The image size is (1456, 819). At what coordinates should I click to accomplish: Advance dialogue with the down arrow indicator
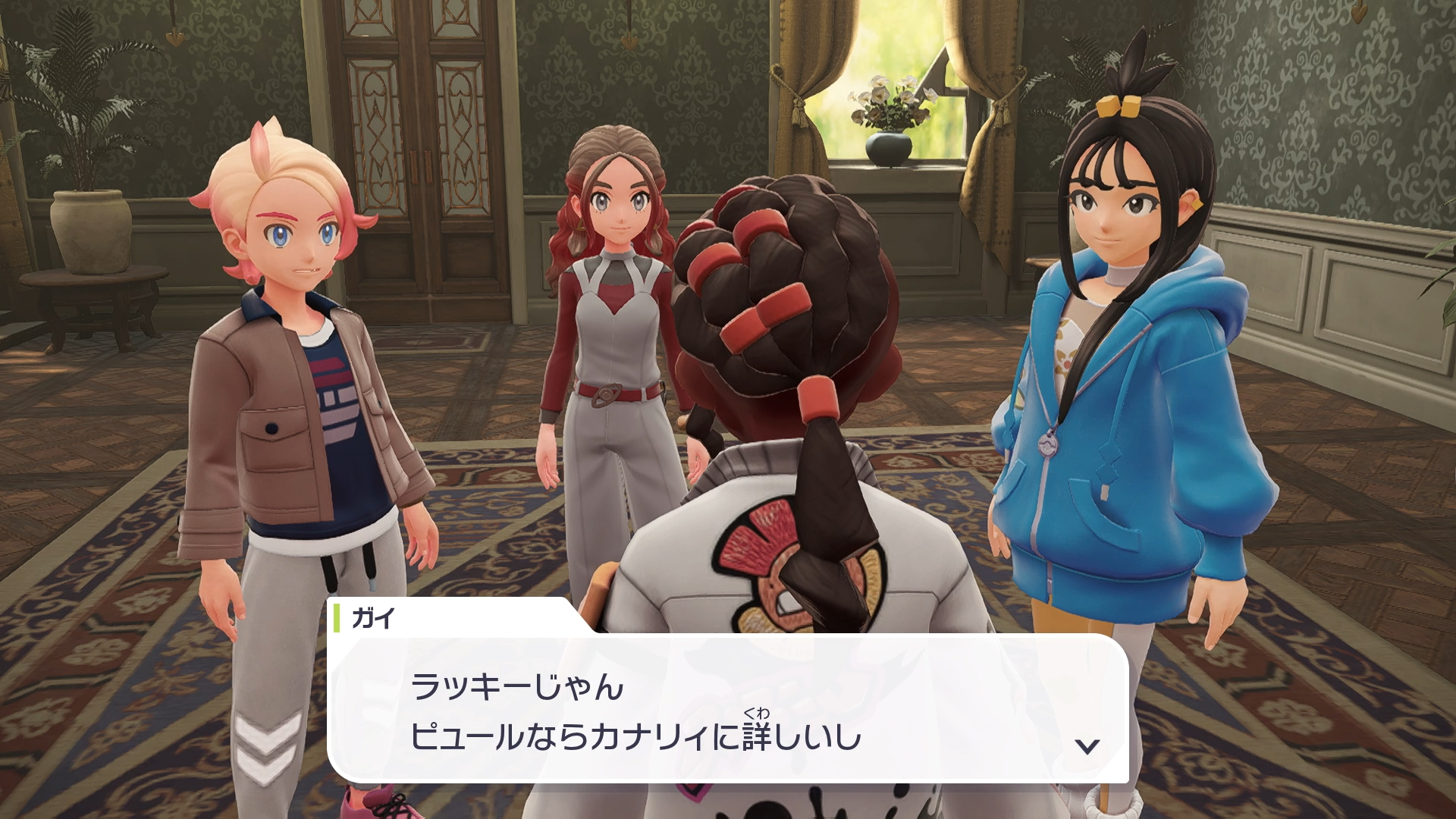click(x=1087, y=746)
